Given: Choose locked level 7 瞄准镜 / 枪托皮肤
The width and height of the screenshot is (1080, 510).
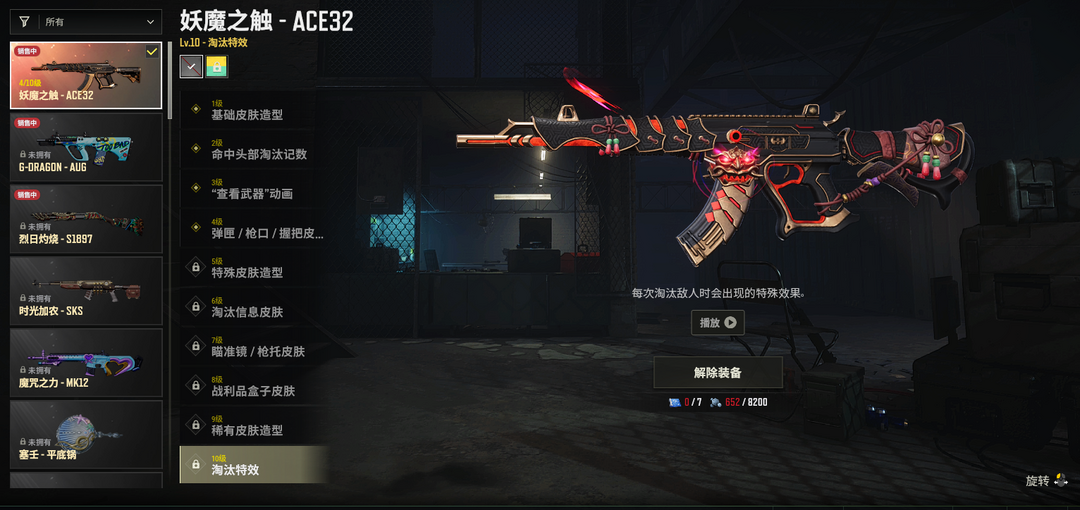Looking at the screenshot, I should click(254, 347).
